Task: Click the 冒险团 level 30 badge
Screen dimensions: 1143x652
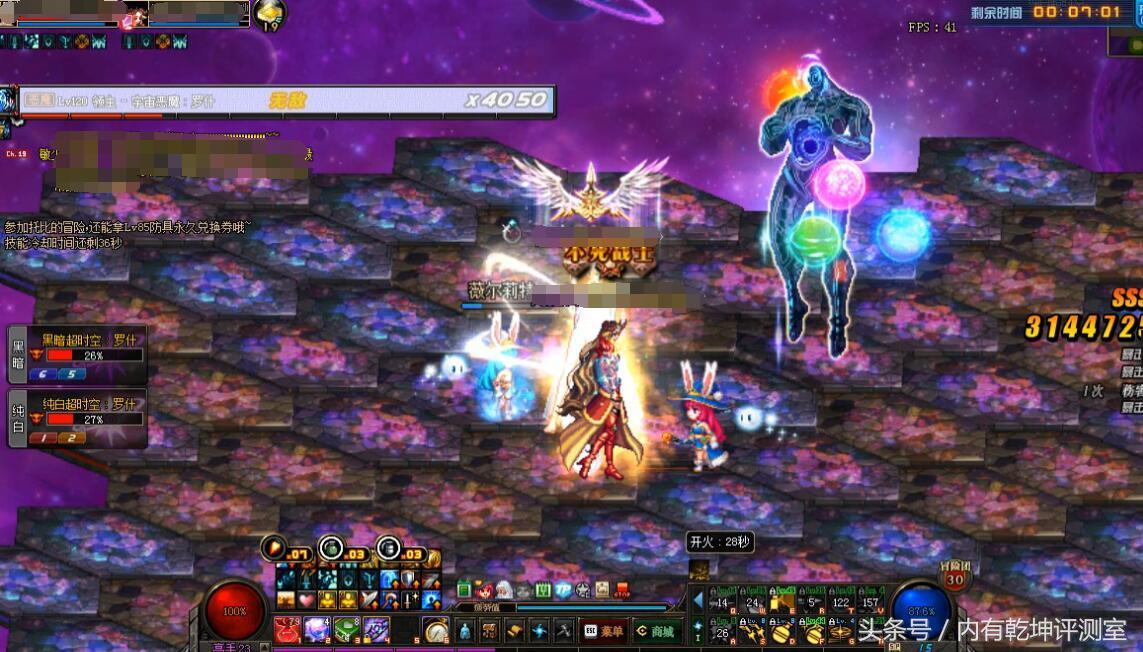Action: tap(954, 577)
